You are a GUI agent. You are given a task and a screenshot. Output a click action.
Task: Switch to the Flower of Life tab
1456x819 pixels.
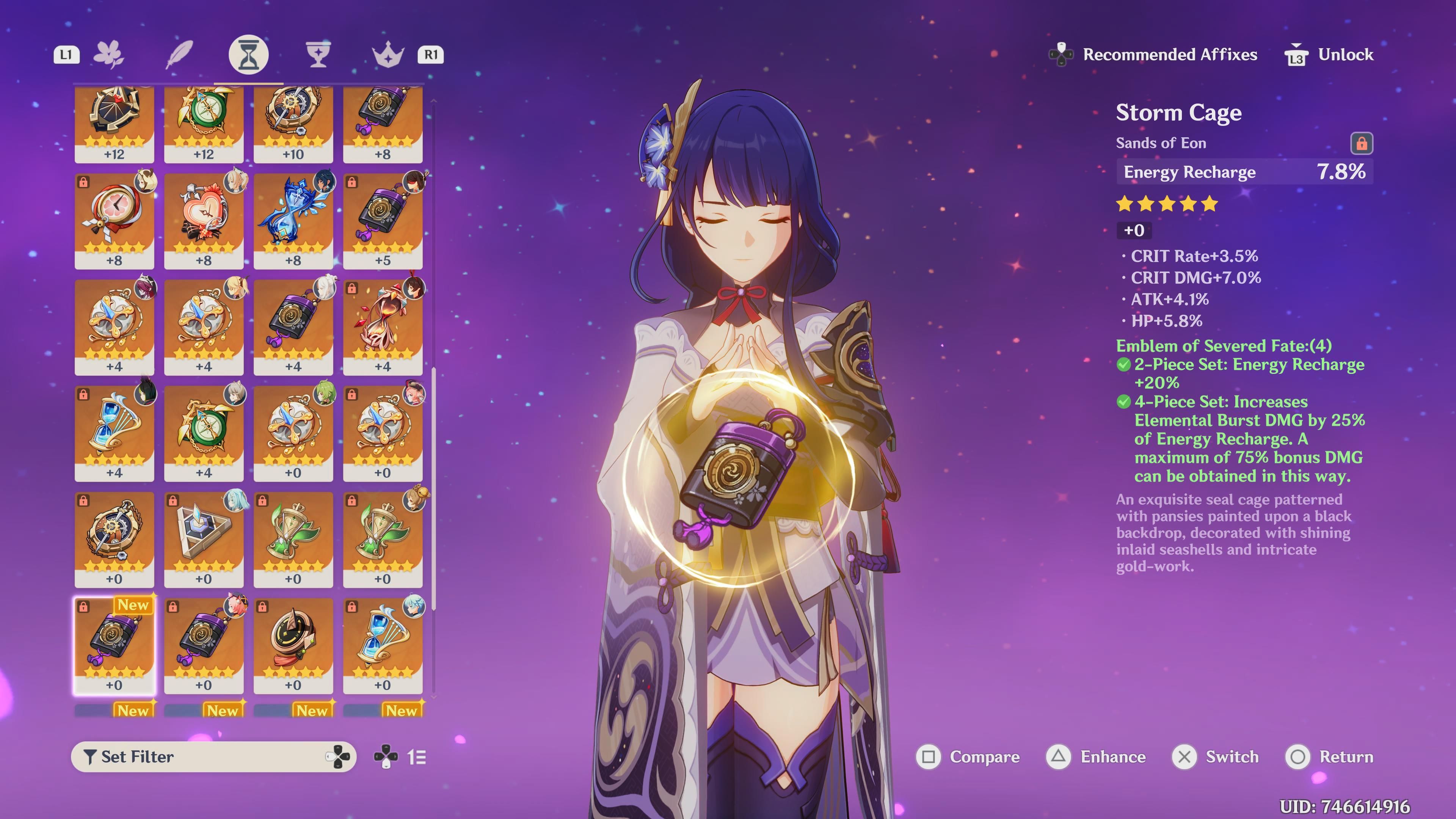click(x=108, y=55)
